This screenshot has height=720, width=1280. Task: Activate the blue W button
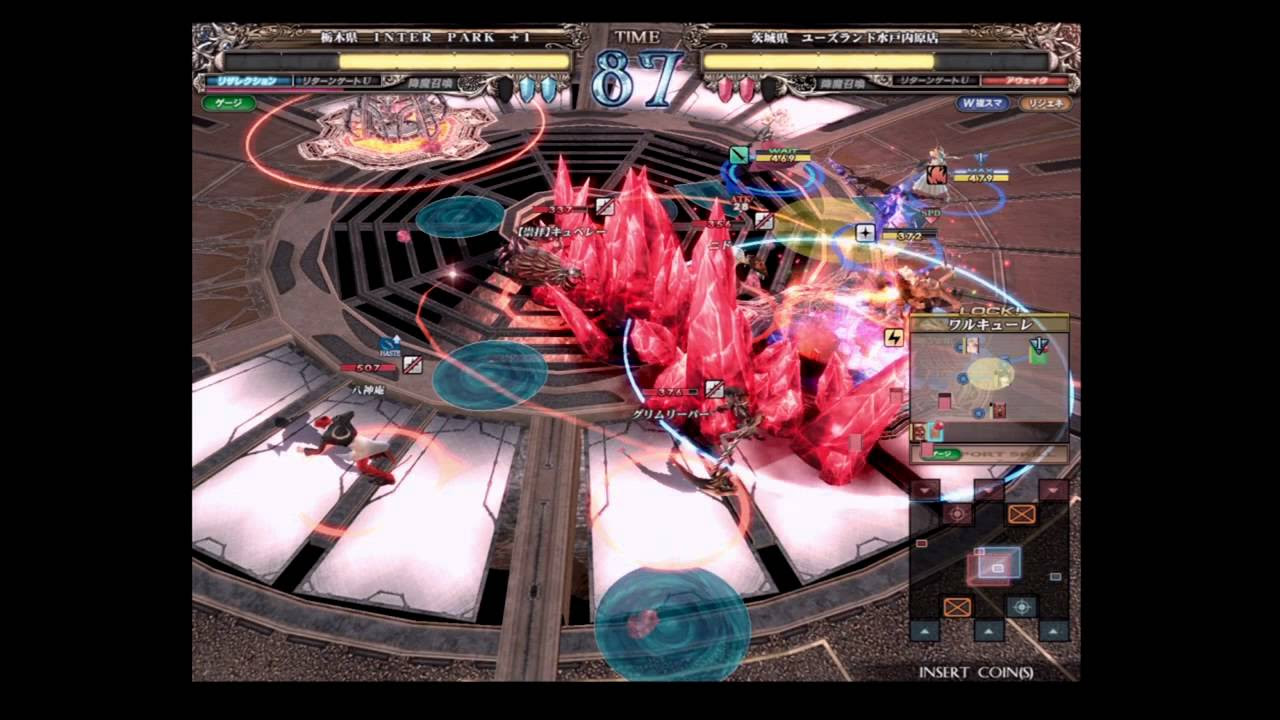[982, 103]
